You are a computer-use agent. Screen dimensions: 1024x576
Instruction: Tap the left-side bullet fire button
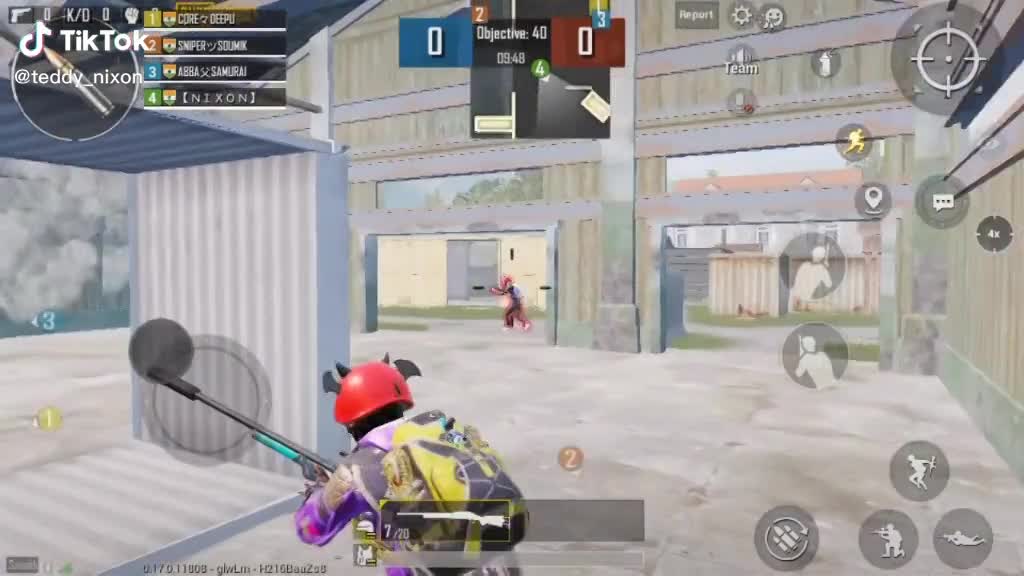pyautogui.click(x=75, y=82)
